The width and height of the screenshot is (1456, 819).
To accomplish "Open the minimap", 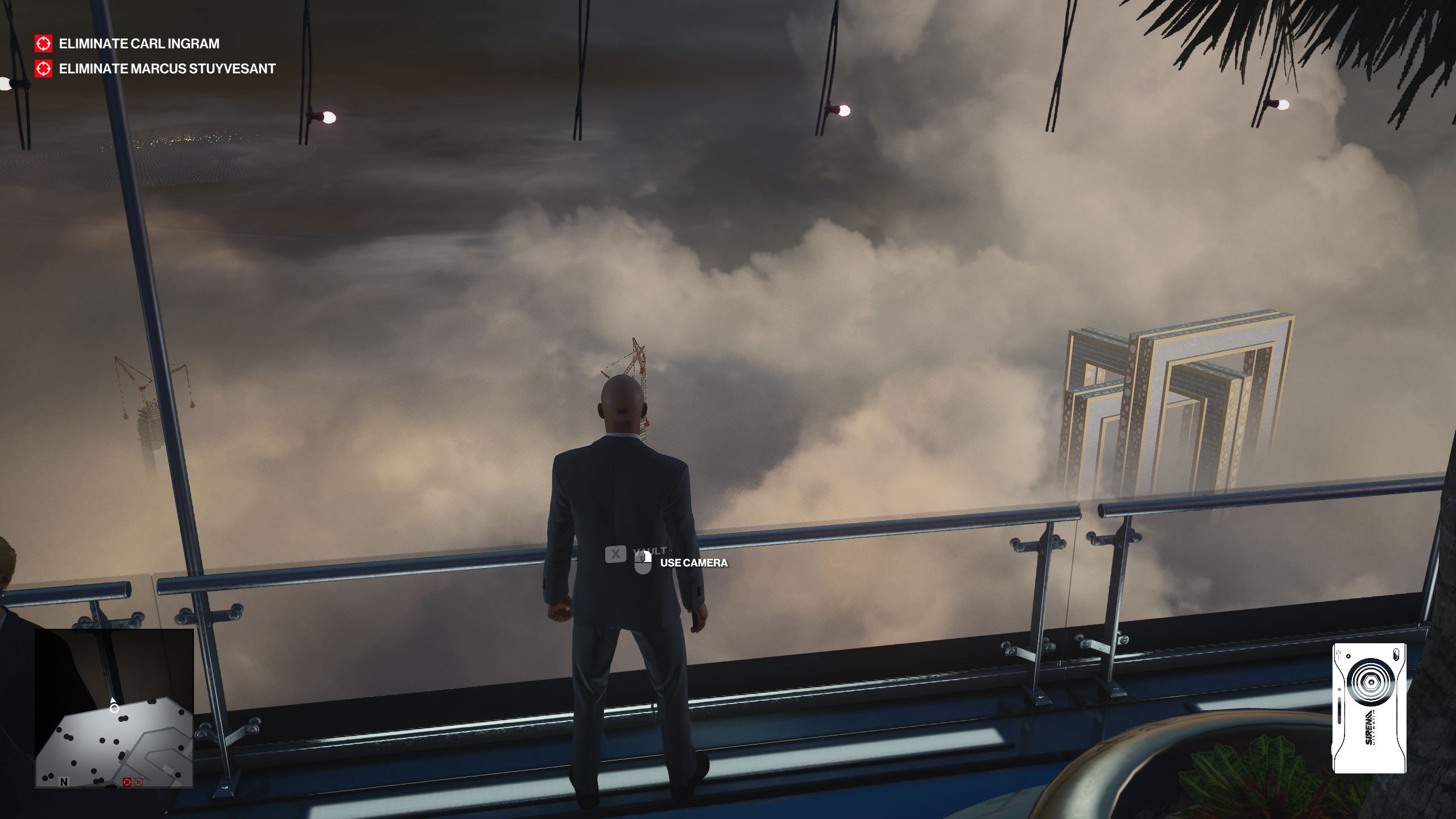I will (114, 708).
